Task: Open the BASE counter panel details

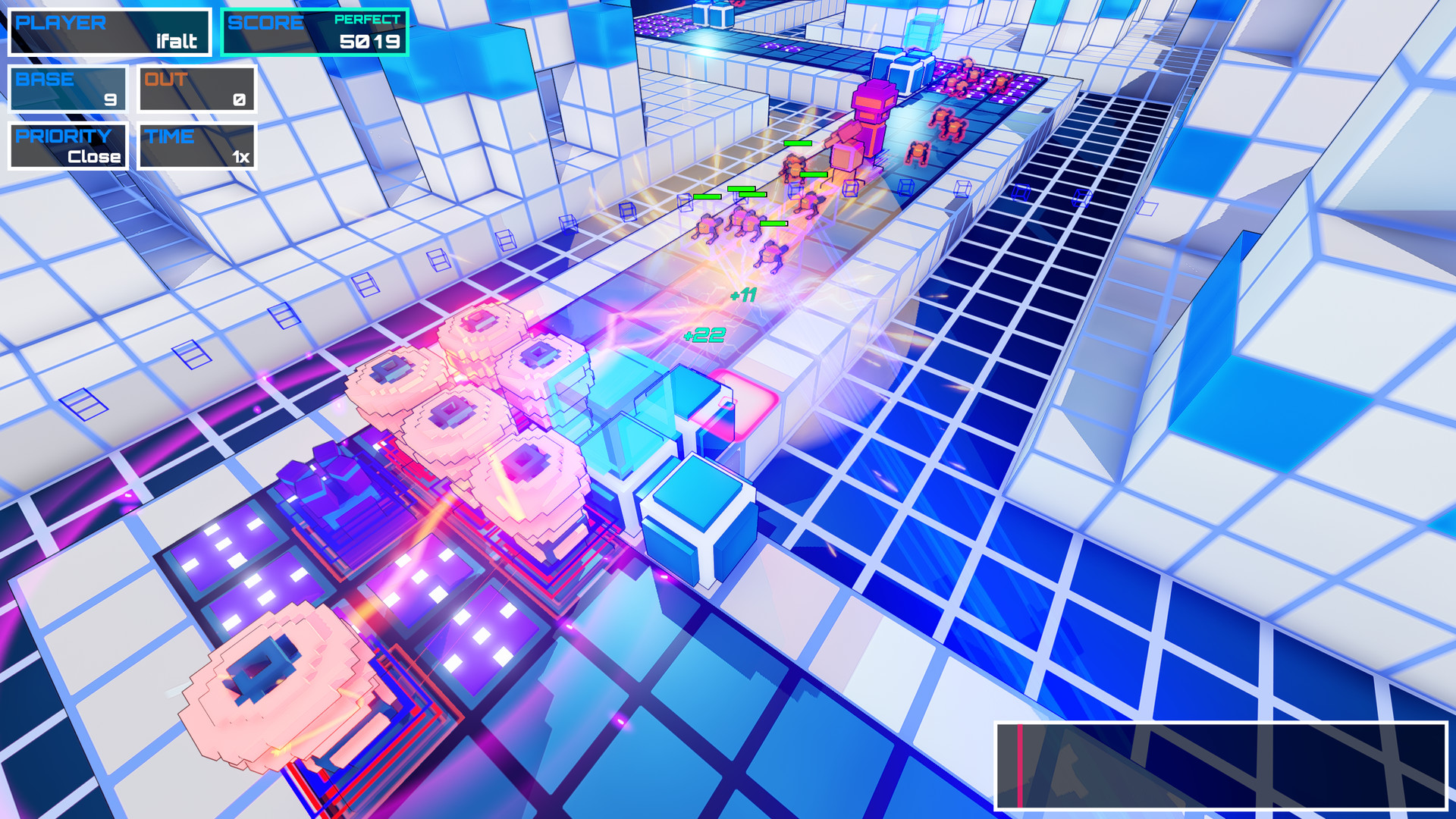Action: (67, 86)
